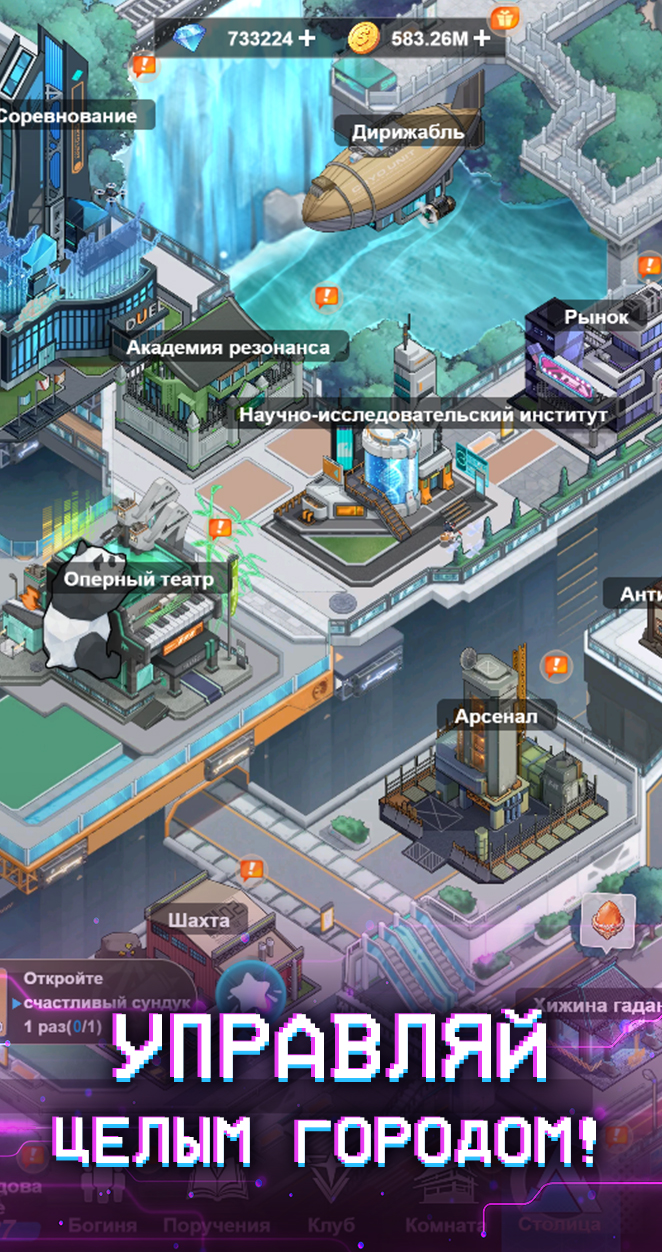Open Научно-исследовательский институт
662x1252 pixels.
pyautogui.click(x=422, y=414)
